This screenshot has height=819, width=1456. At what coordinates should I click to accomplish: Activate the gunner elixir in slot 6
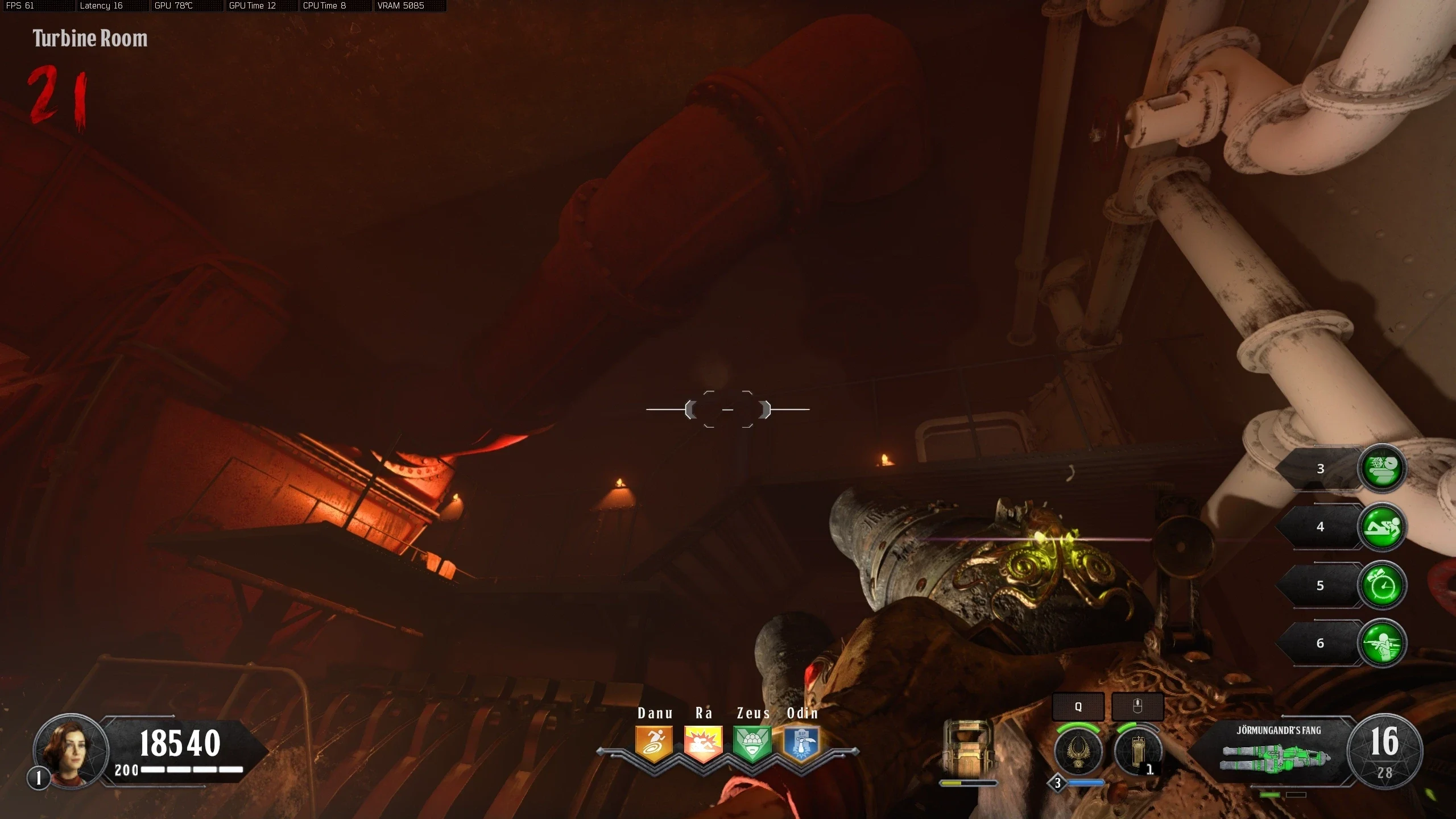(x=1381, y=643)
